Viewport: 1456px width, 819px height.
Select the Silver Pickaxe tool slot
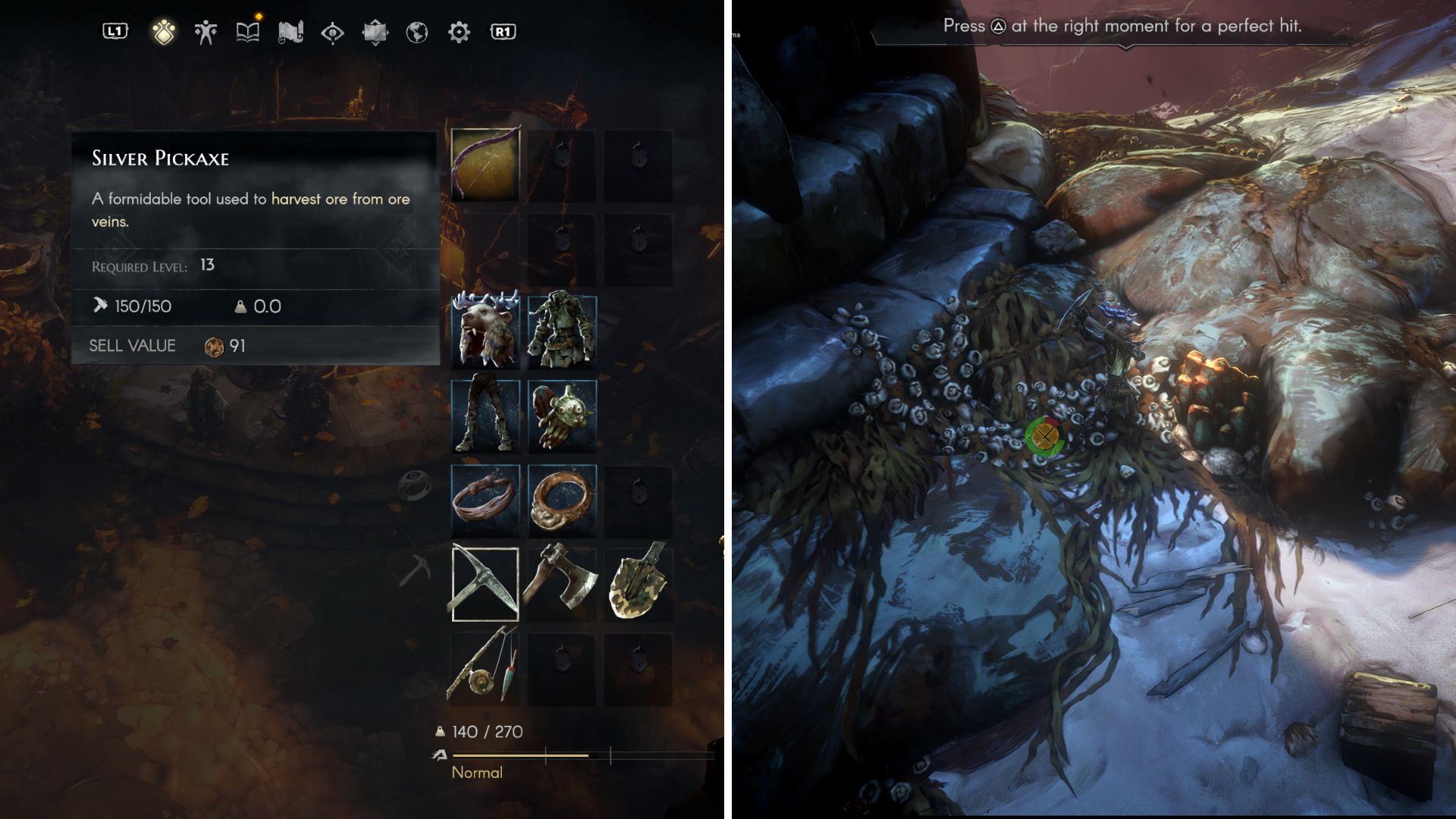click(x=485, y=584)
